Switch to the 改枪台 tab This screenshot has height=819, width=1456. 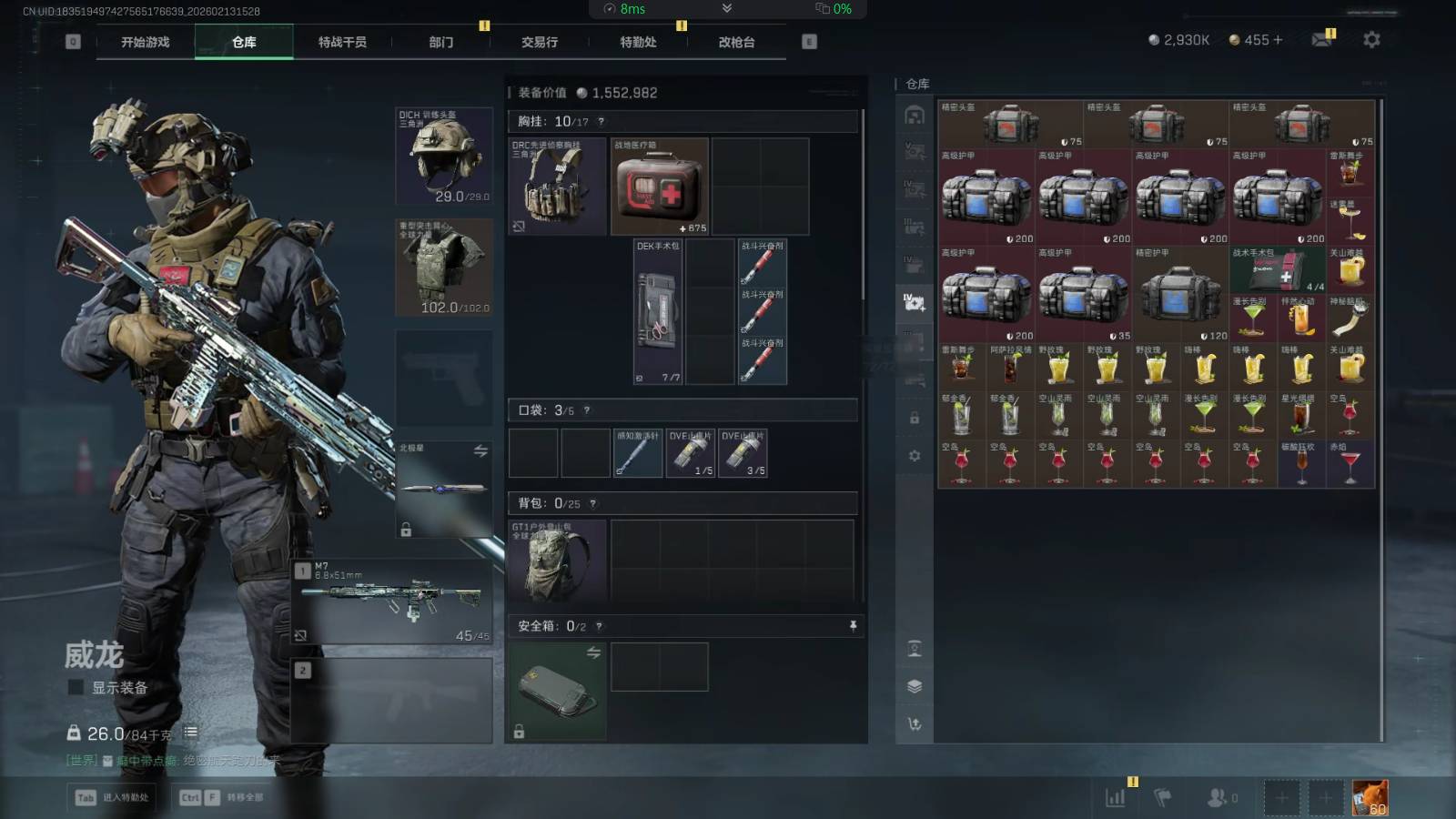pyautogui.click(x=736, y=42)
